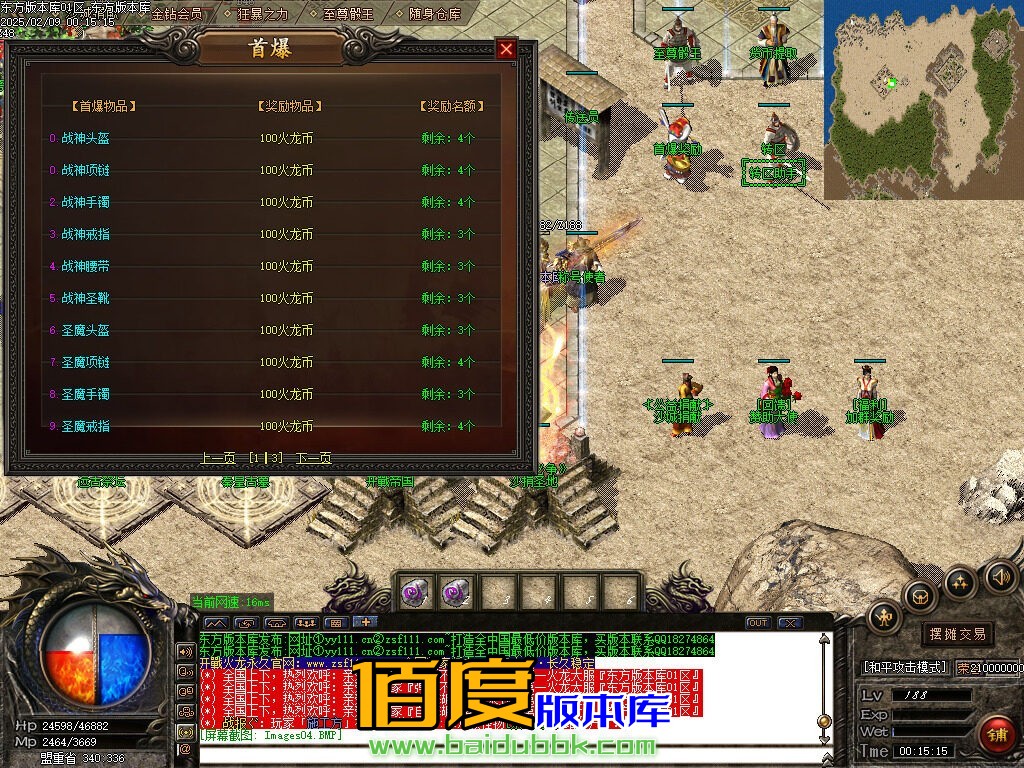Close the 首爆 first-drop window

point(507,49)
